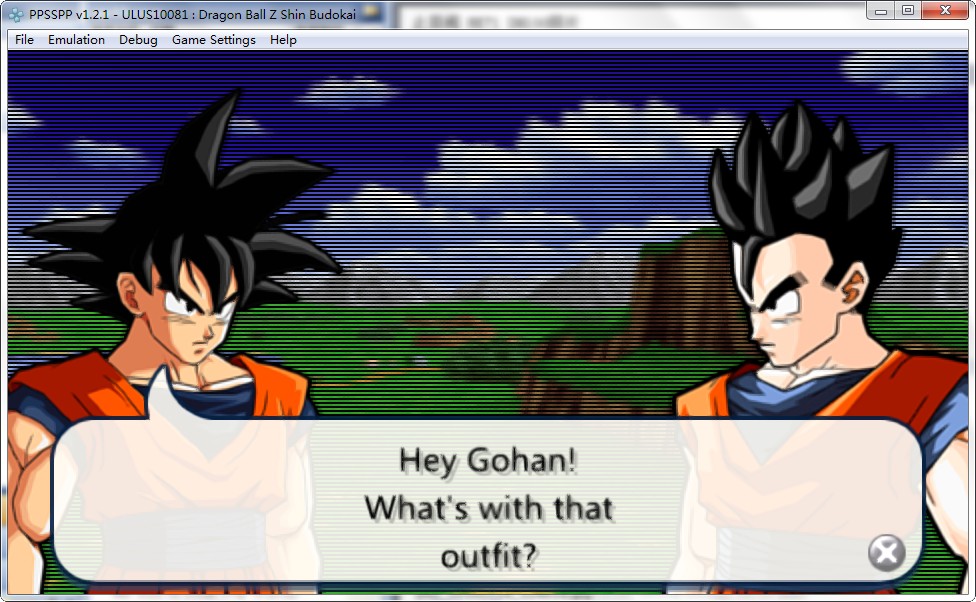Open the Emulation menu
The image size is (976, 602).
tap(76, 40)
